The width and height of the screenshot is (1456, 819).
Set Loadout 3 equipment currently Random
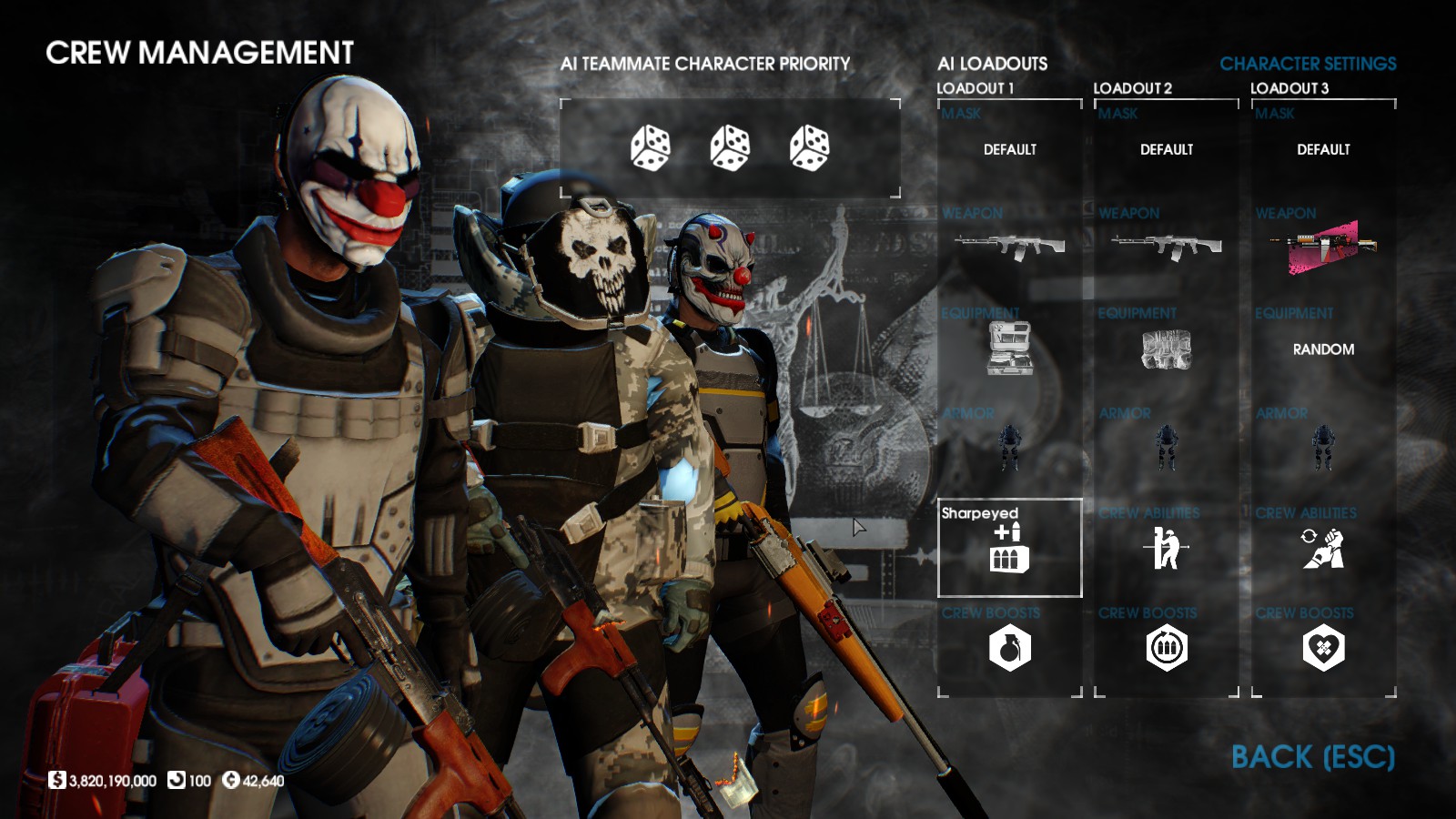[x=1323, y=349]
